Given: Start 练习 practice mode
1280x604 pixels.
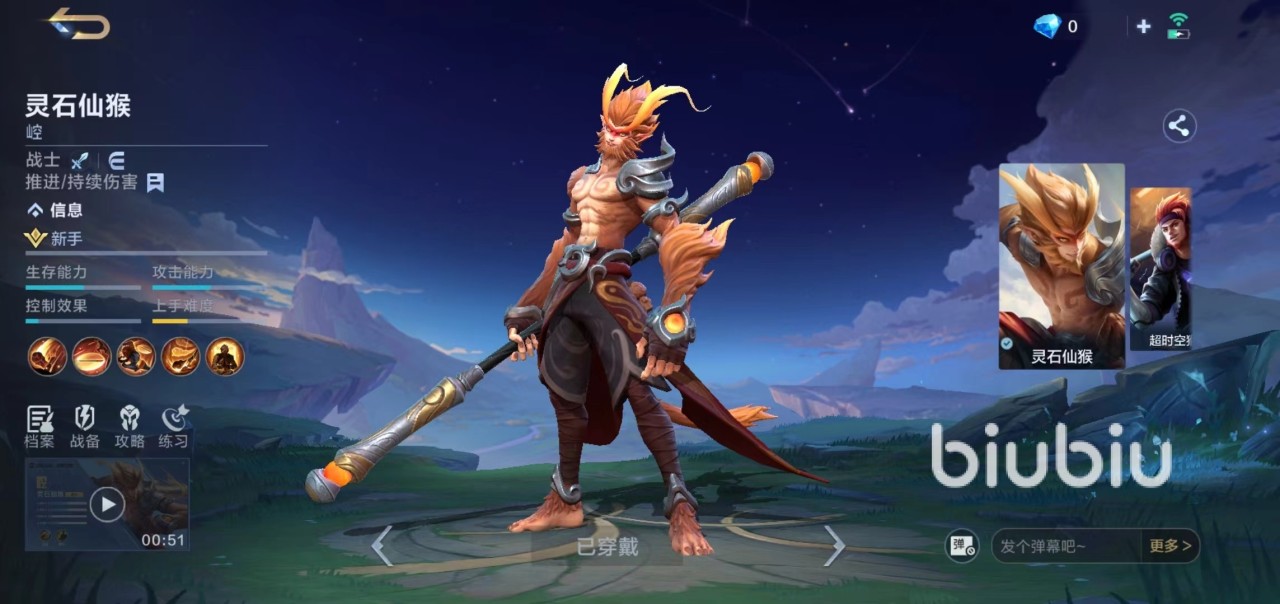Looking at the screenshot, I should [173, 427].
